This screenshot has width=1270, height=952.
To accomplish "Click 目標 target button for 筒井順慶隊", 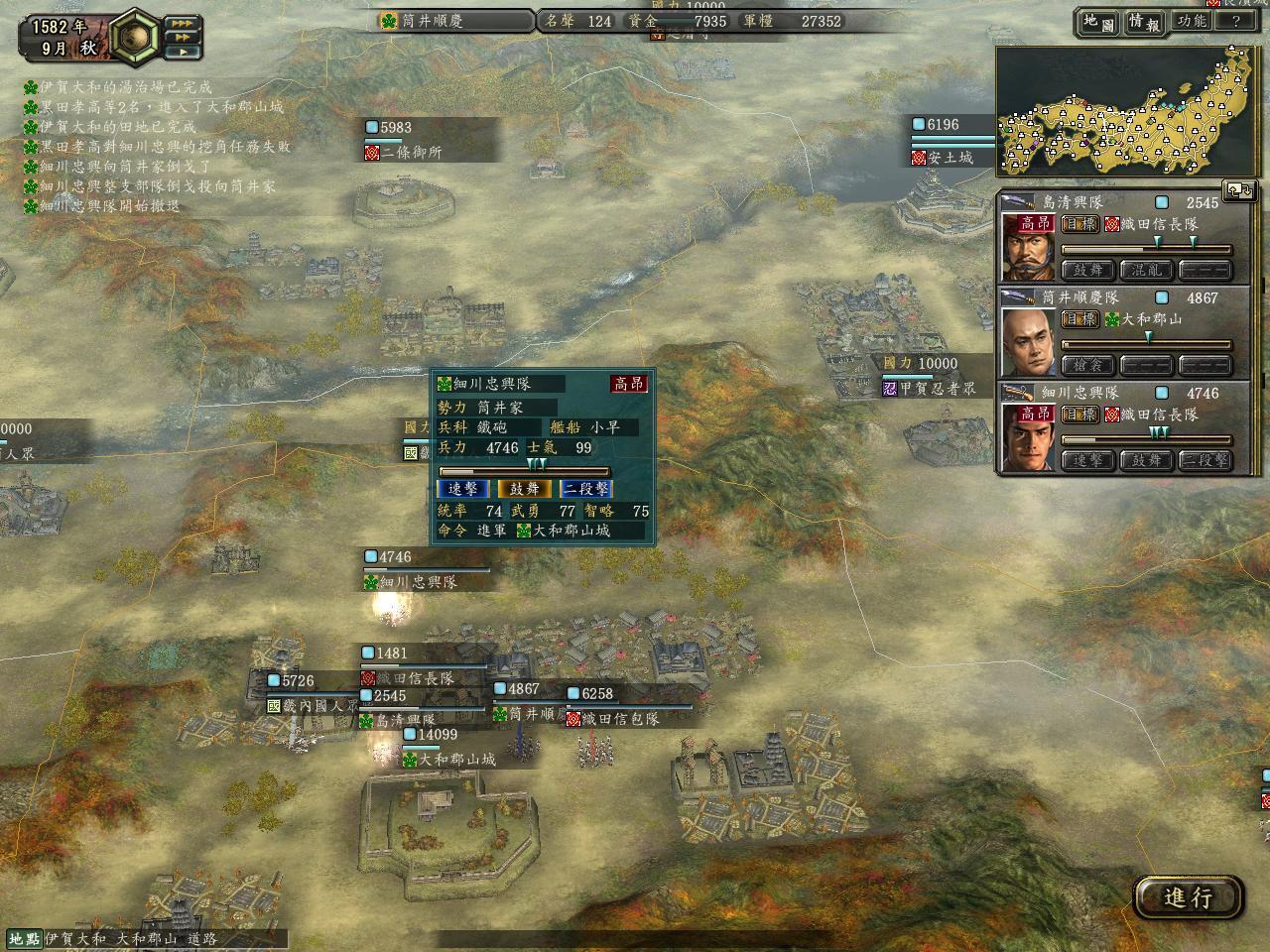I will click(1079, 319).
